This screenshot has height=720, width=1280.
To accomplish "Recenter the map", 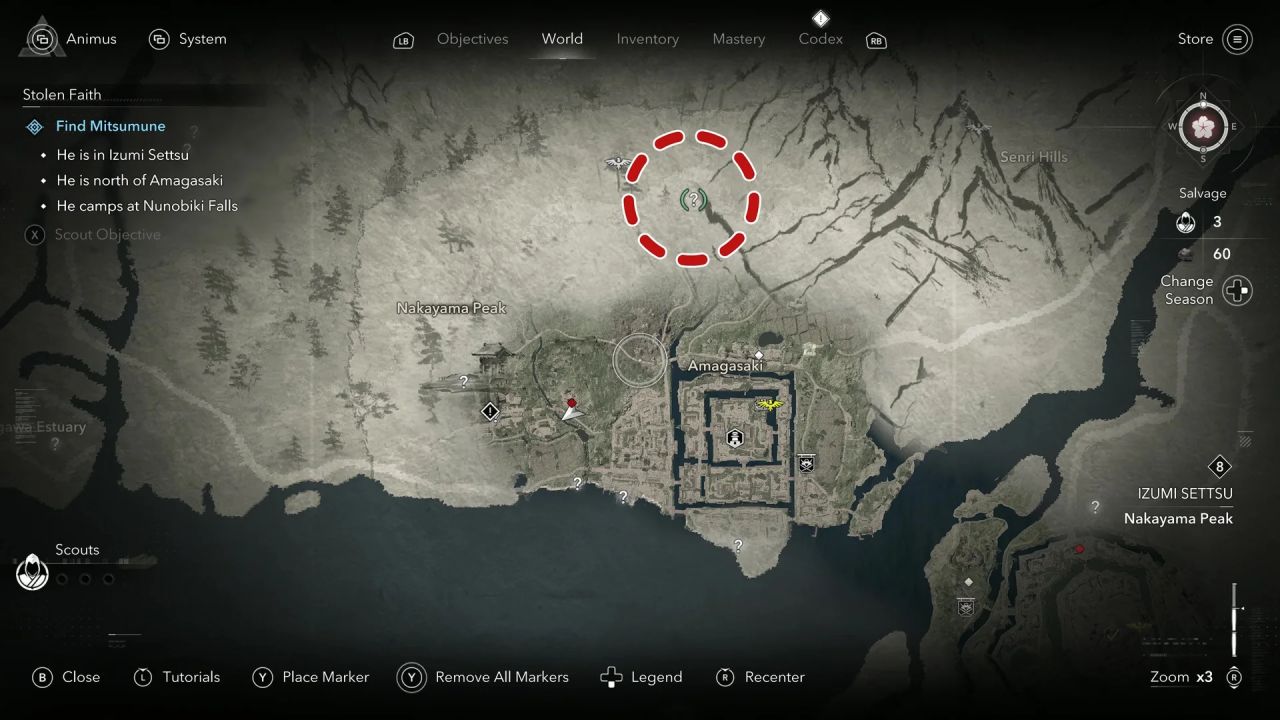I will point(761,677).
